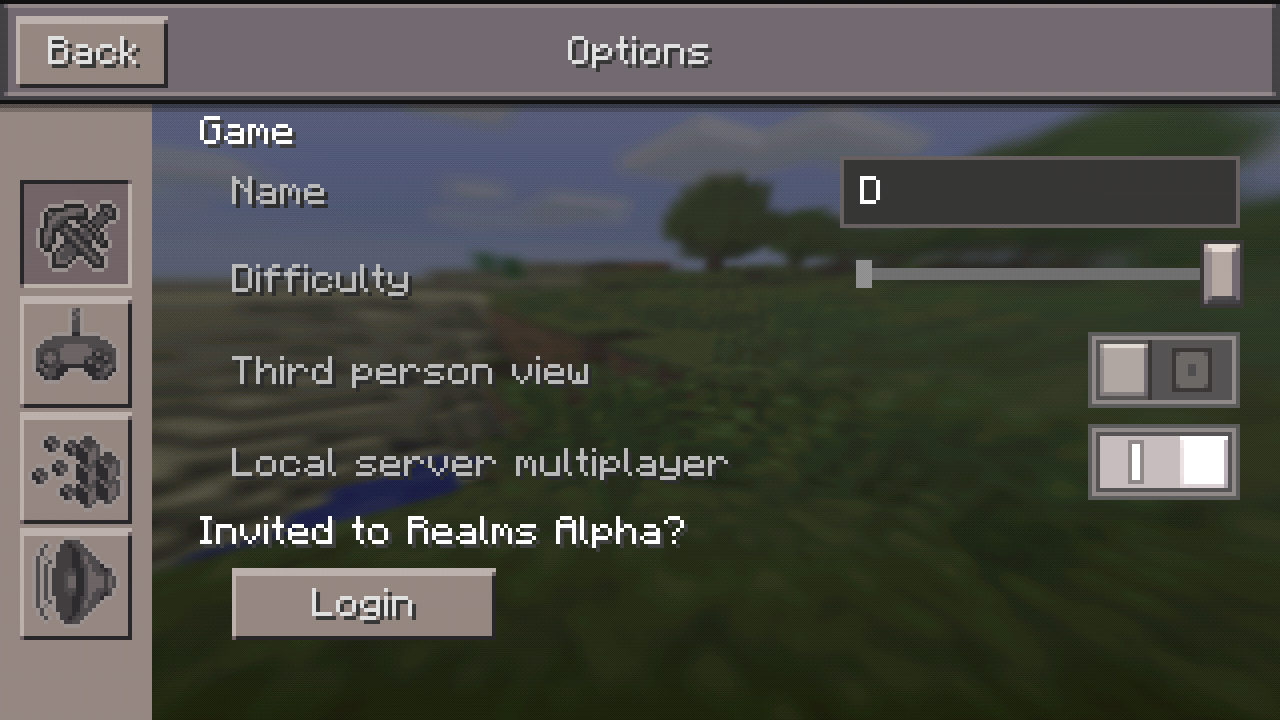The image size is (1280, 720).
Task: Click Login to access Realms Alpha
Action: pyautogui.click(x=362, y=602)
